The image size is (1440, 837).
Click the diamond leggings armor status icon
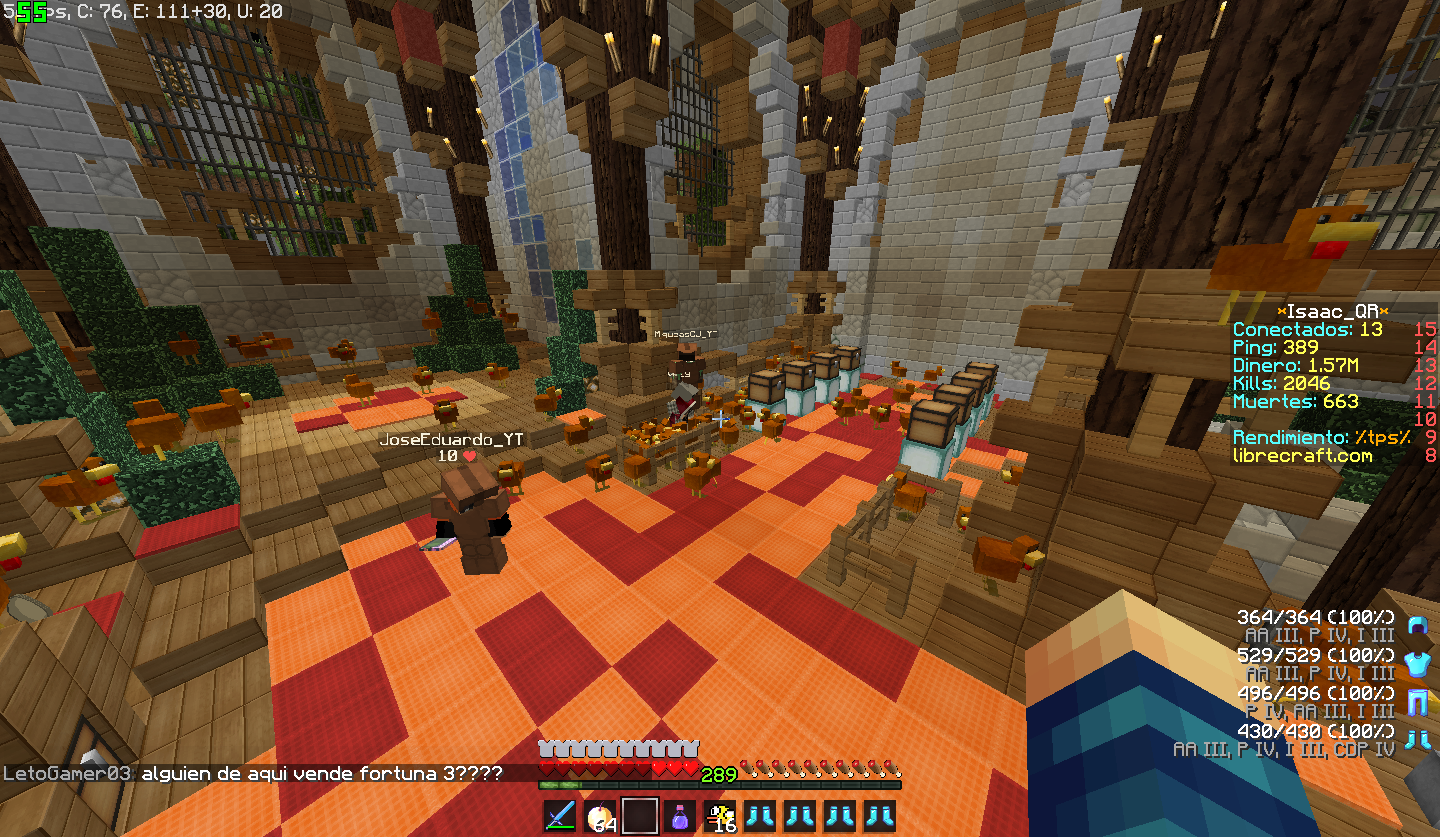click(x=1415, y=702)
